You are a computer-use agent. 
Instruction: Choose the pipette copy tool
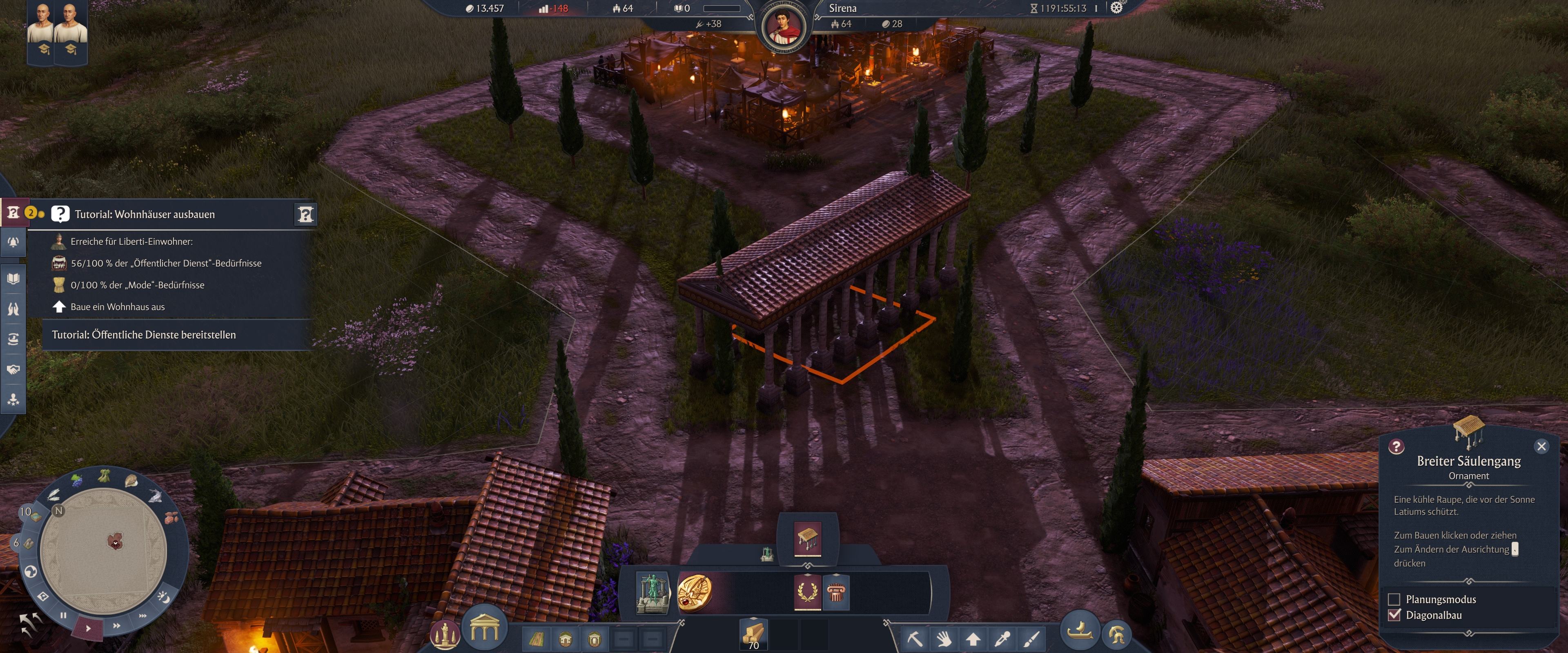pos(1002,638)
